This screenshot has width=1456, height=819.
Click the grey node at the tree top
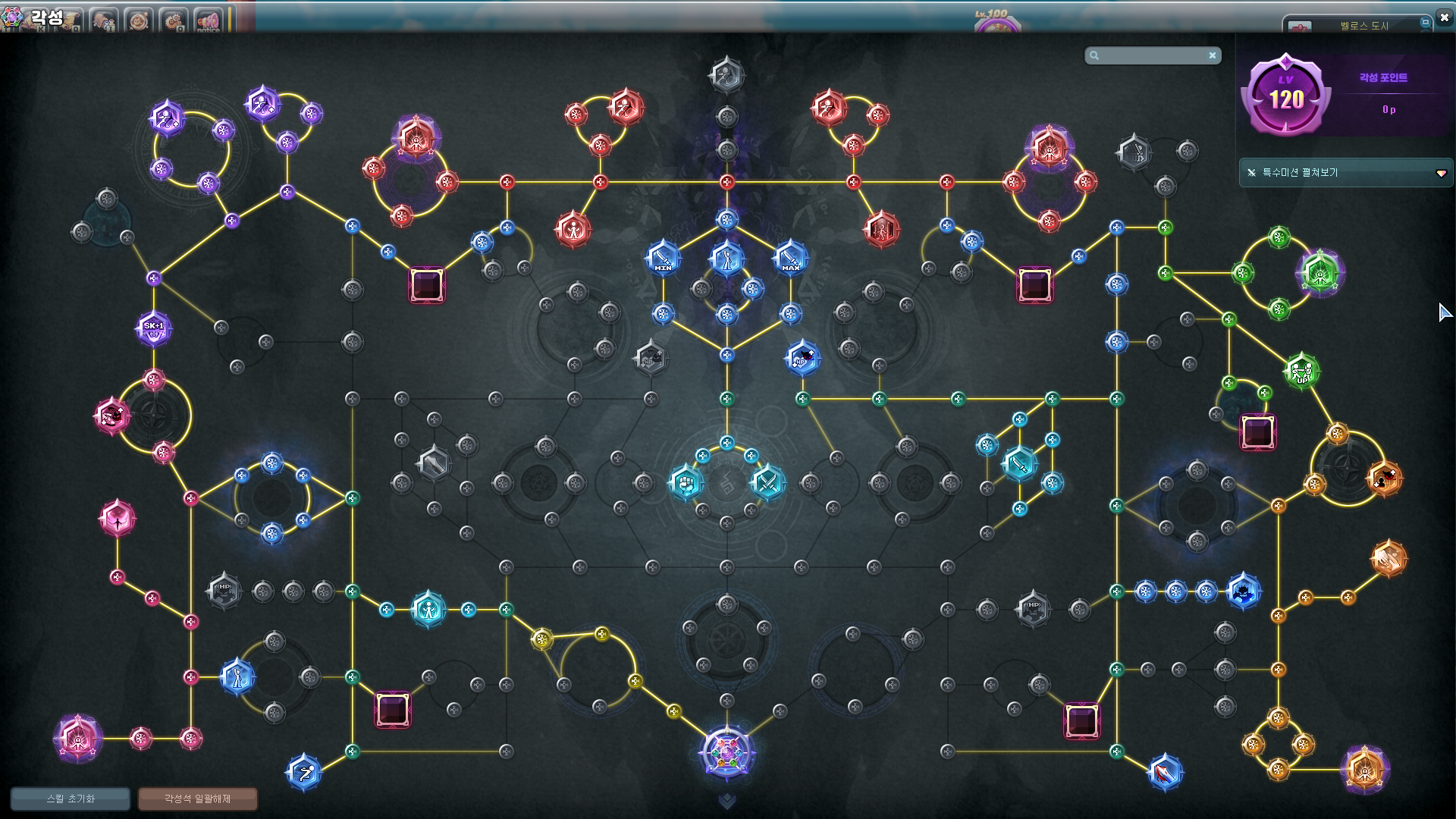click(726, 75)
